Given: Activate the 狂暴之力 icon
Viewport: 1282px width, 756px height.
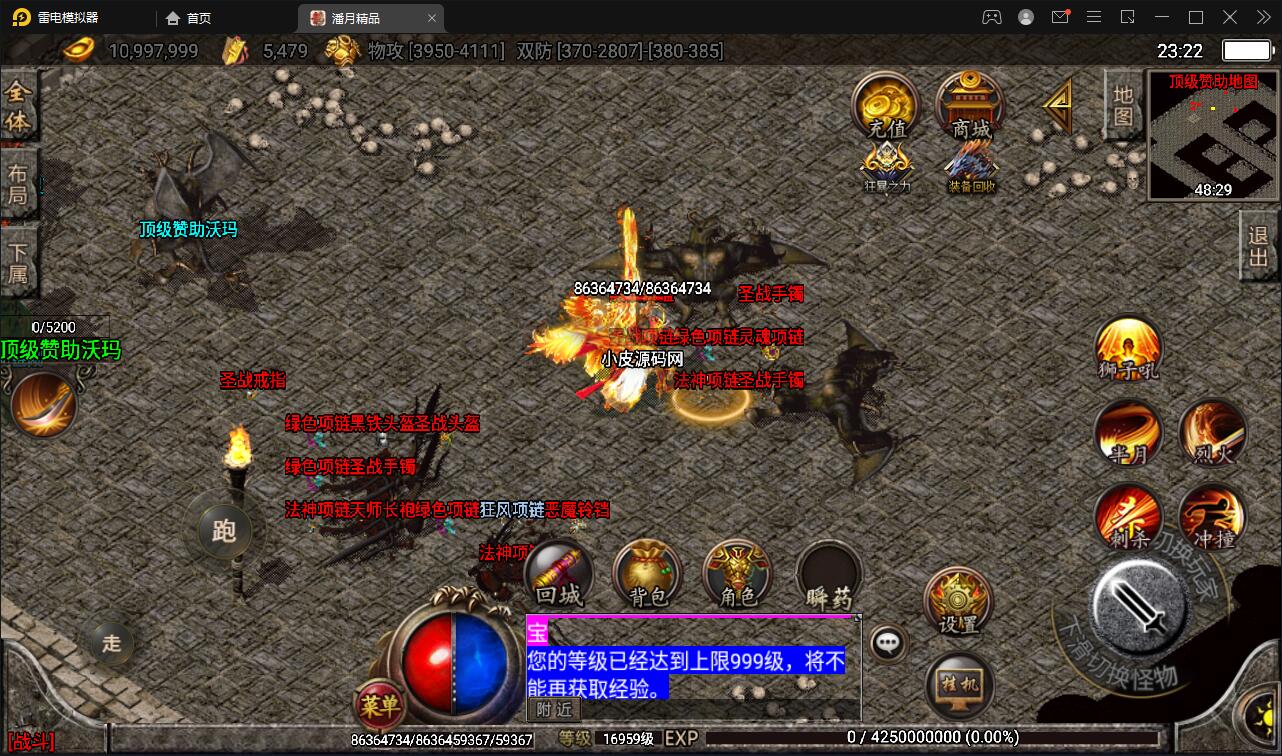Looking at the screenshot, I should 886,165.
